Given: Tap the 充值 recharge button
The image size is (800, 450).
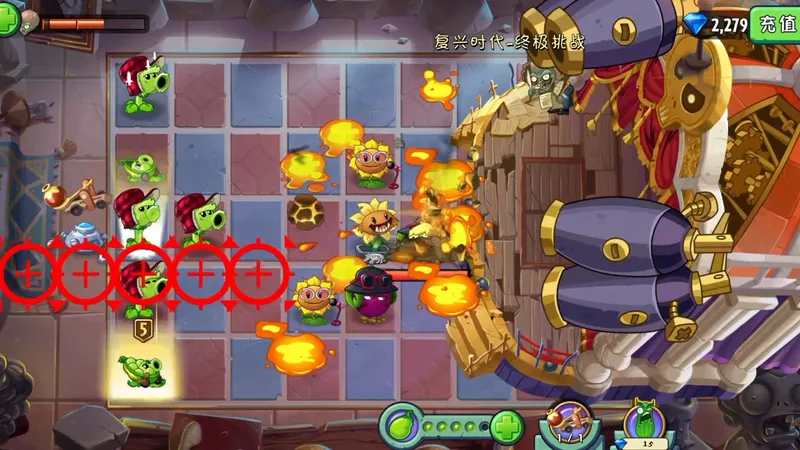Looking at the screenshot, I should pos(777,24).
